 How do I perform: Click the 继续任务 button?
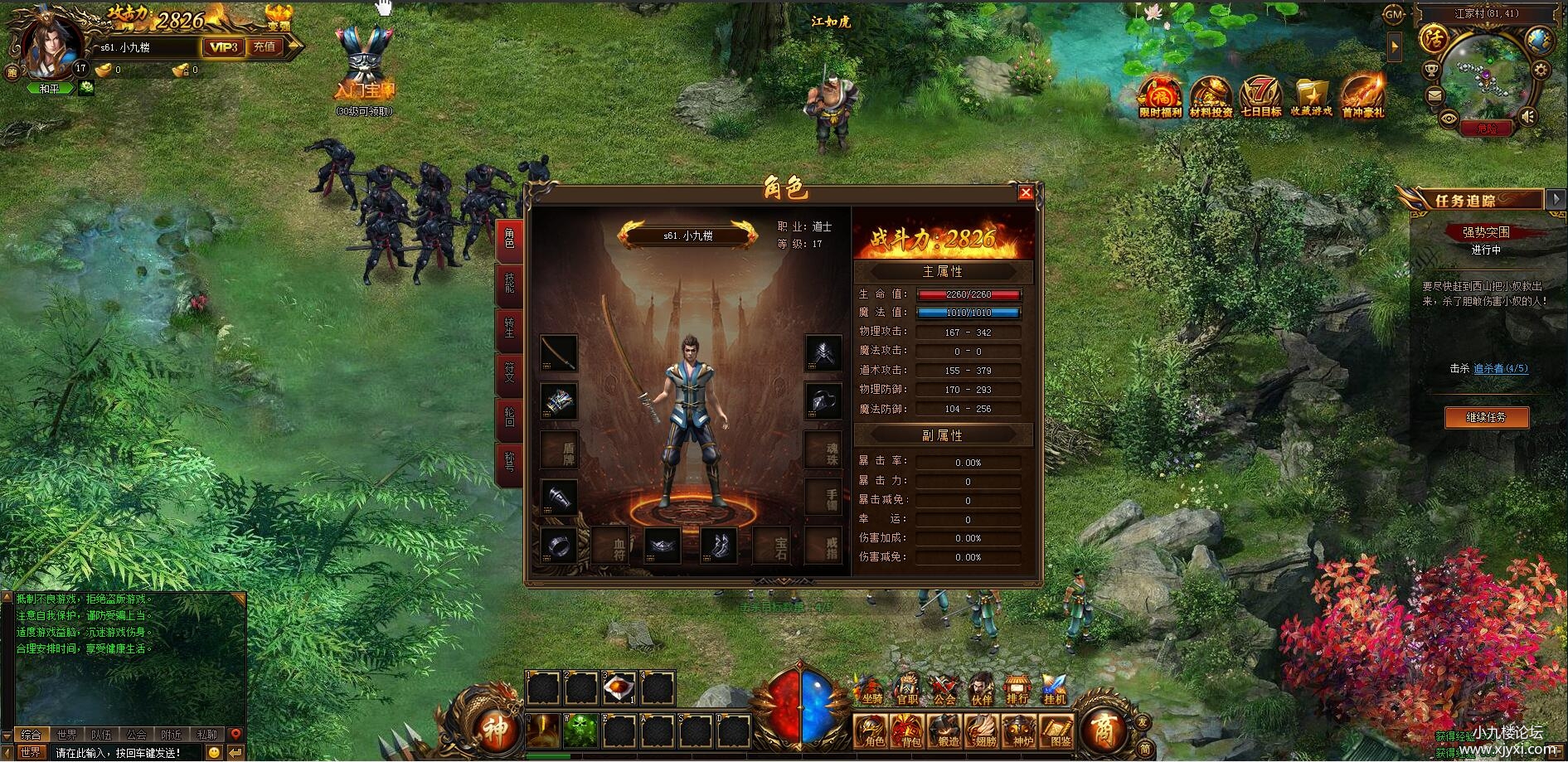tap(1488, 417)
